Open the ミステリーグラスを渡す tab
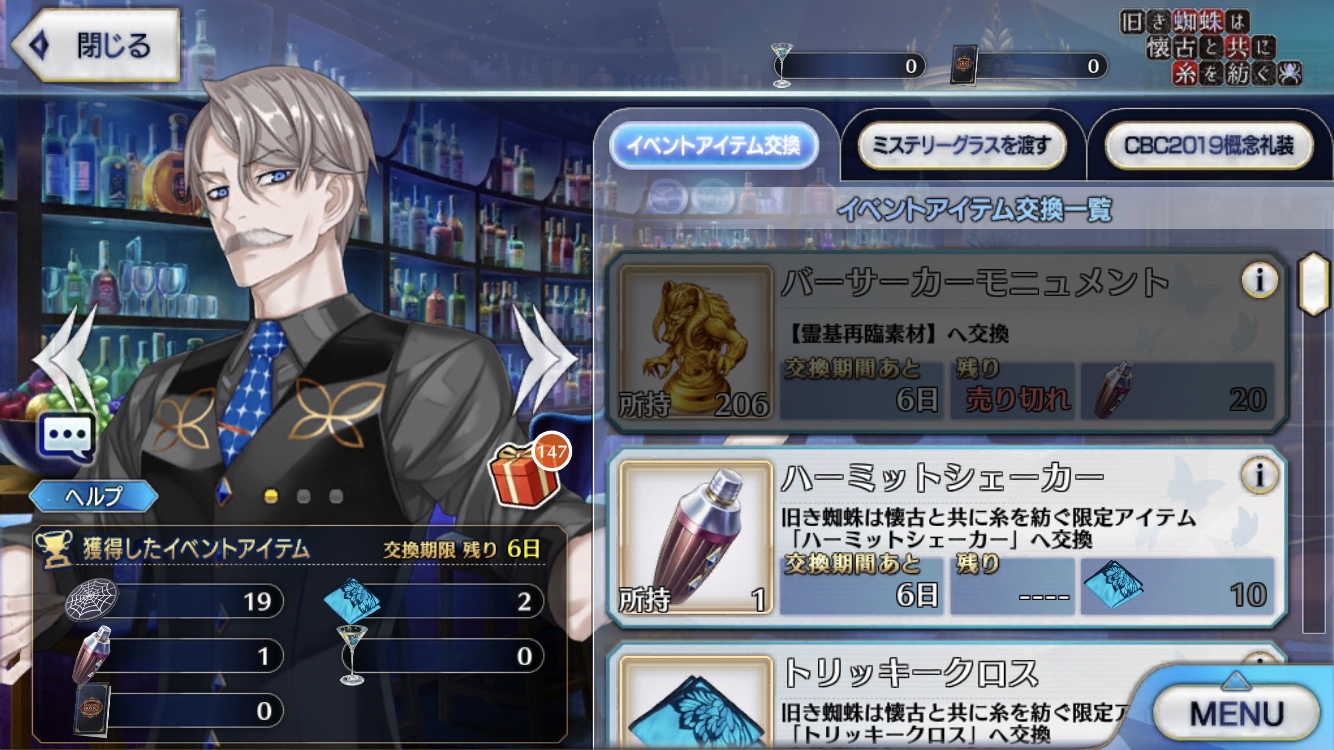This screenshot has width=1334, height=750. click(961, 147)
